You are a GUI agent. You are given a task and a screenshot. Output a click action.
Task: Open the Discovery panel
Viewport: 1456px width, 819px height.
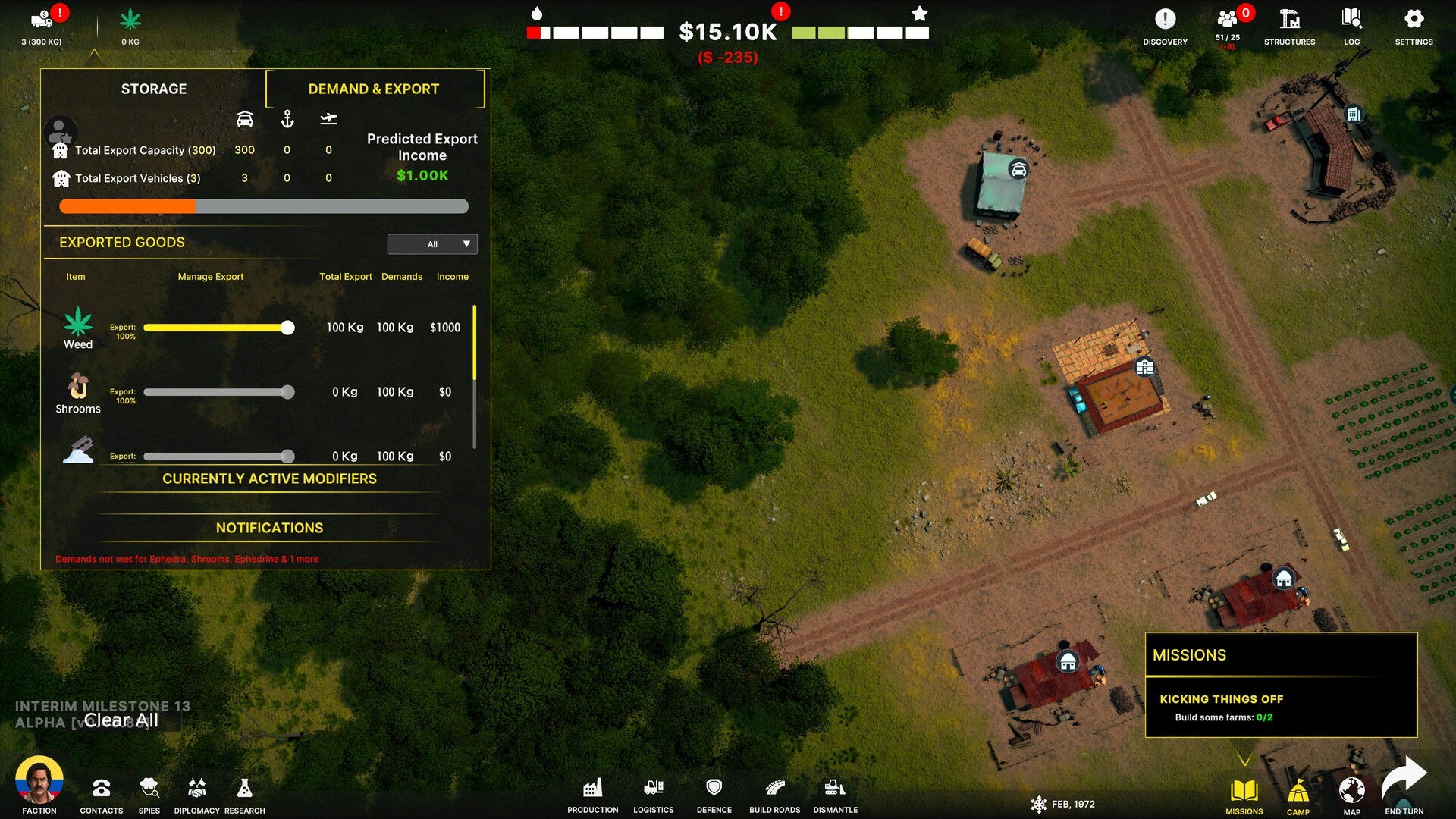[1165, 25]
